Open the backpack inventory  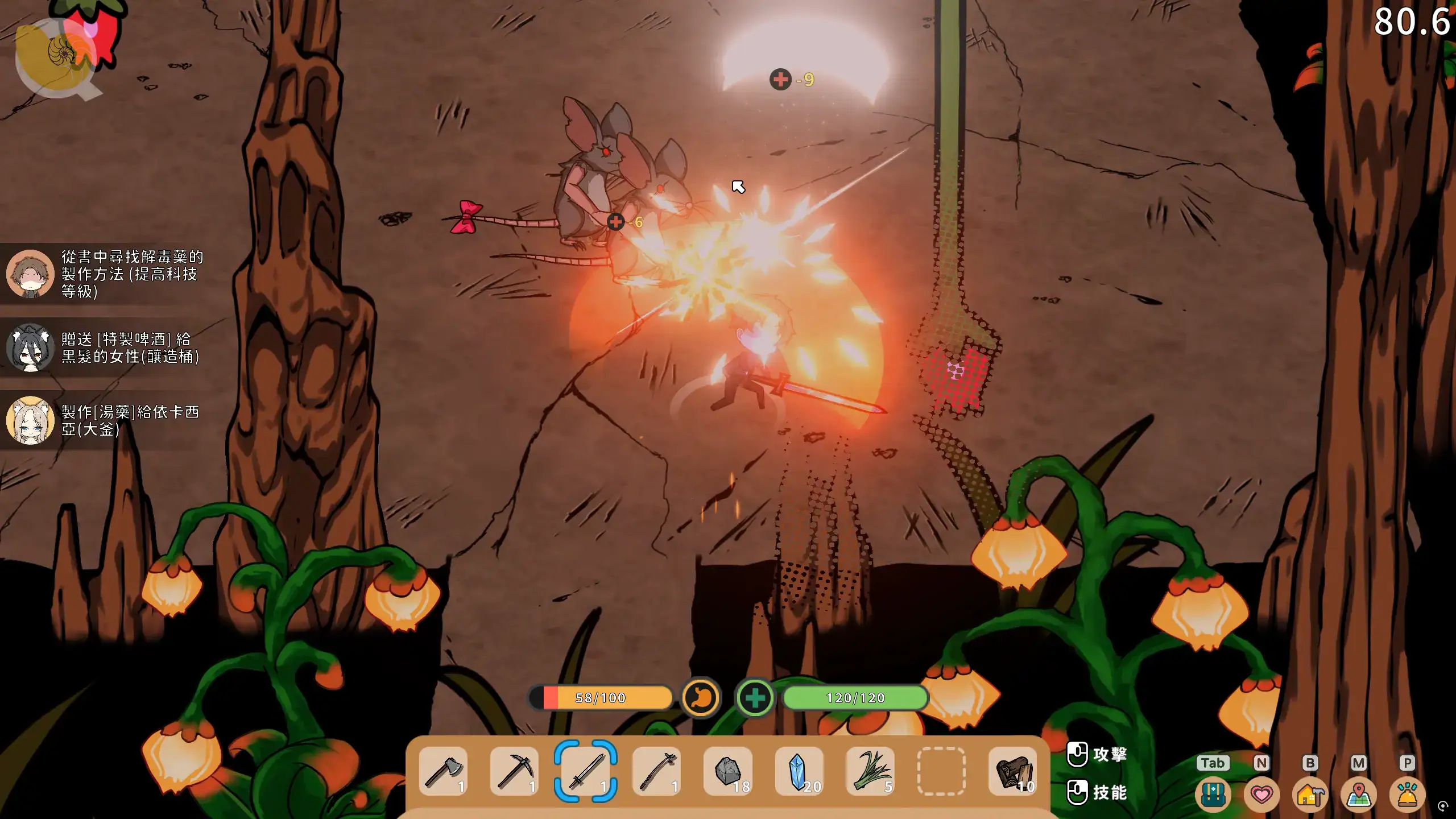pyautogui.click(x=1213, y=794)
